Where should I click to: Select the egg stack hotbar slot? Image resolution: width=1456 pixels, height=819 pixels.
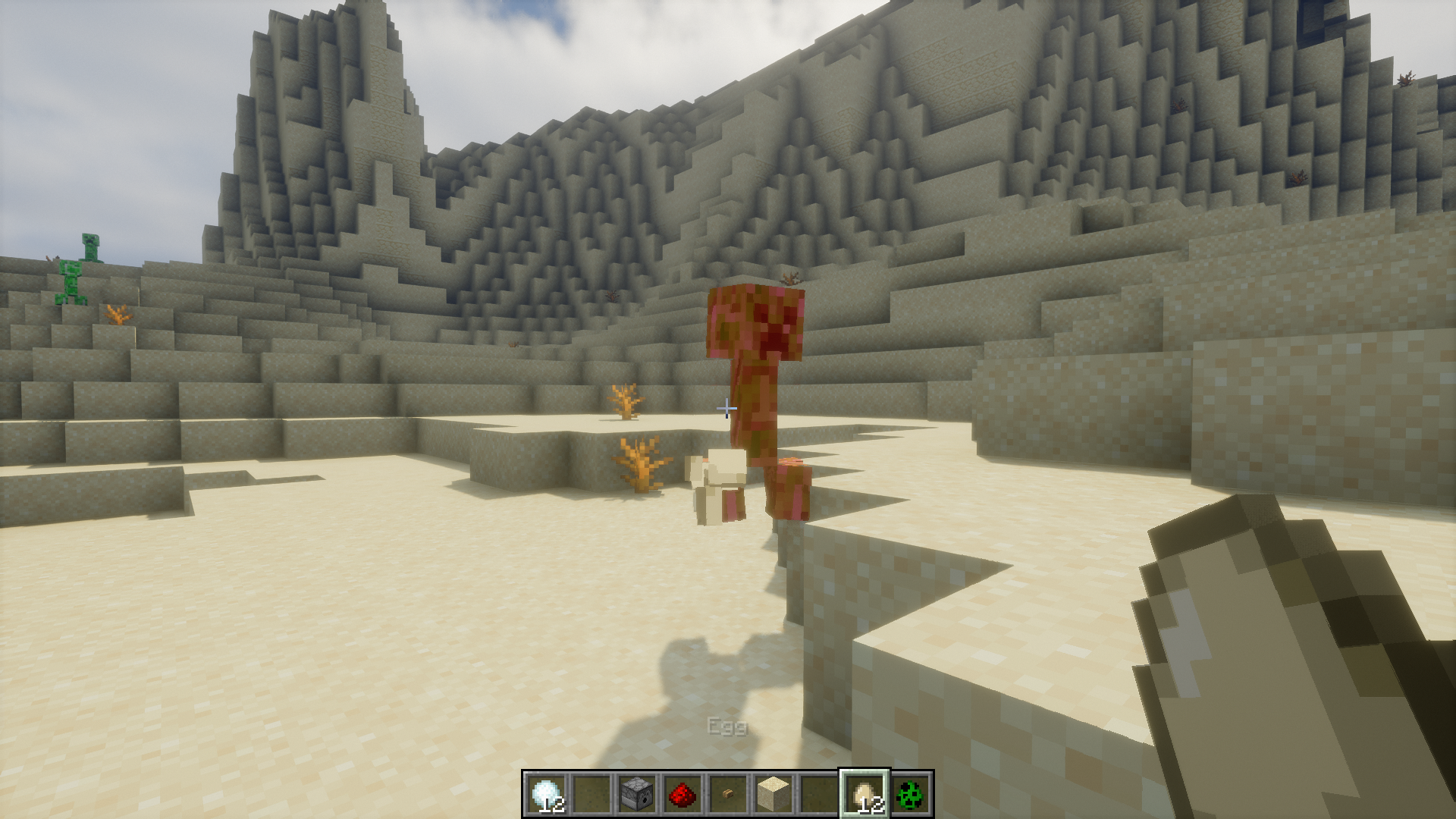pos(864,794)
